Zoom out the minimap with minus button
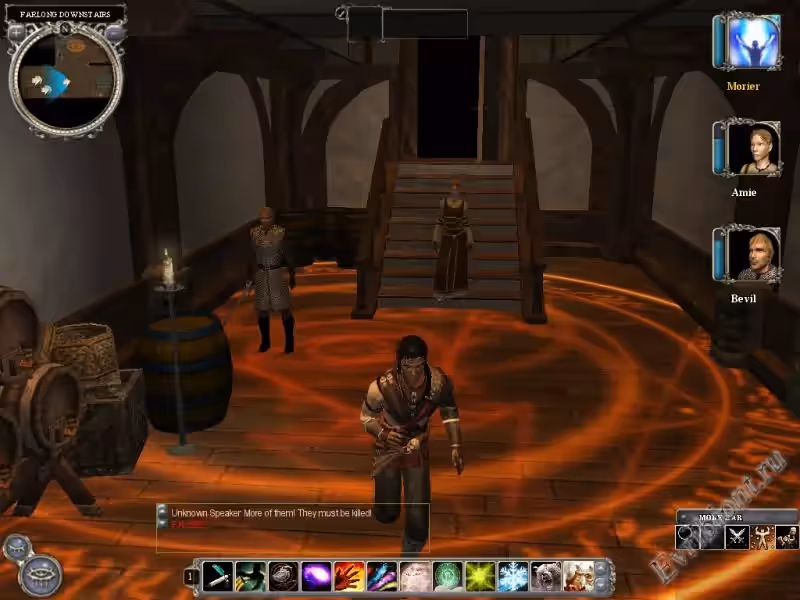Screen dimensions: 800x600 [116, 32]
